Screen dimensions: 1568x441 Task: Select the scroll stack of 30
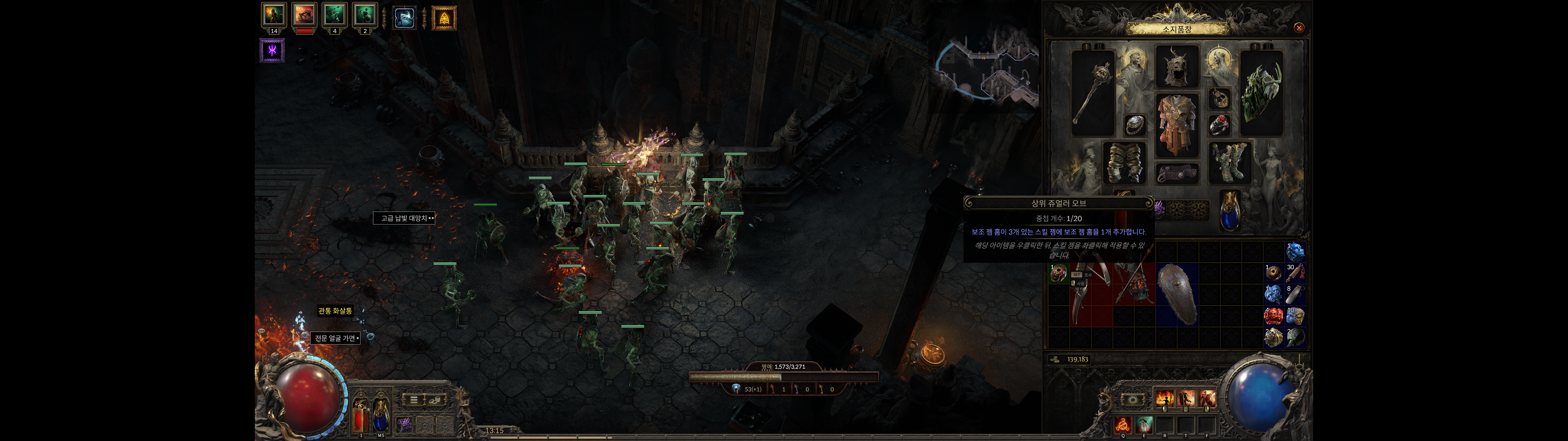pos(1295,272)
